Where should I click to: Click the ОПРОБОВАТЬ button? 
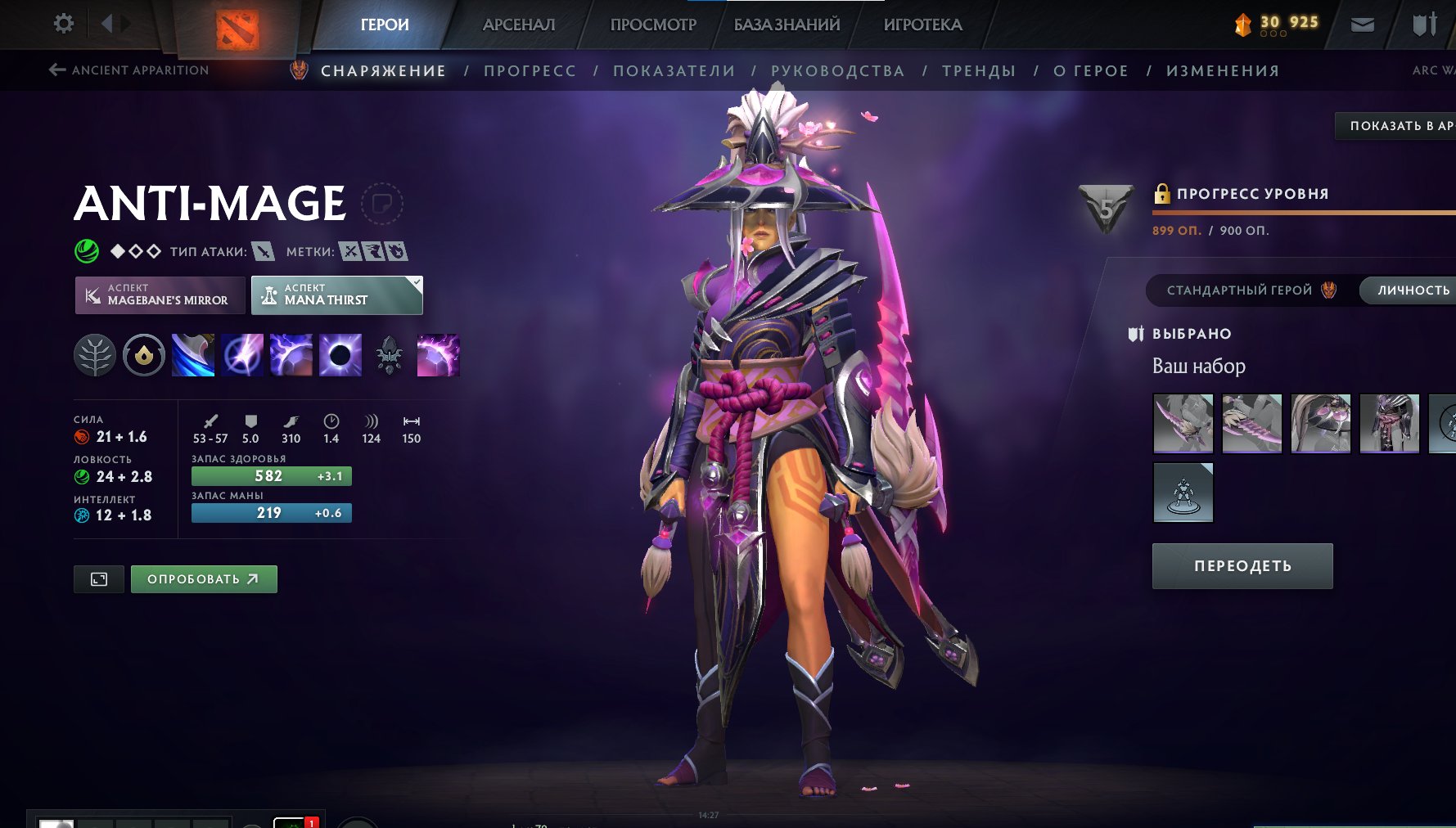(203, 578)
